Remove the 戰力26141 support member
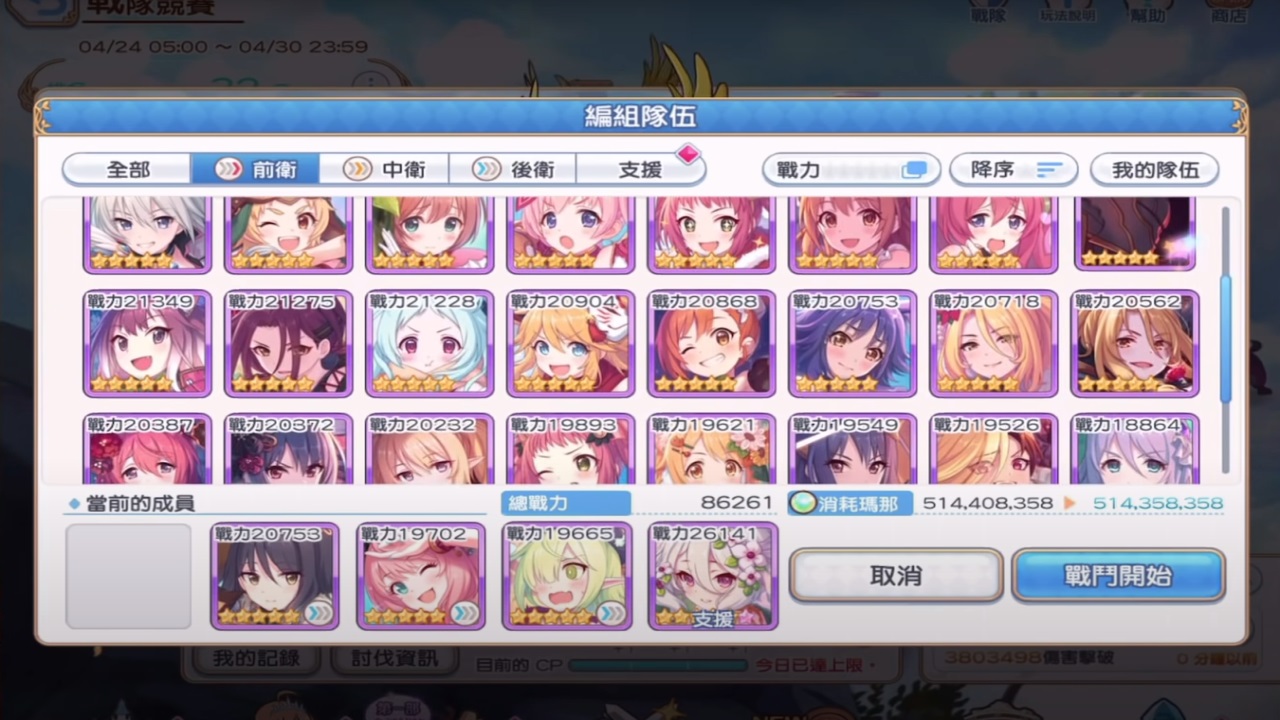 713,576
